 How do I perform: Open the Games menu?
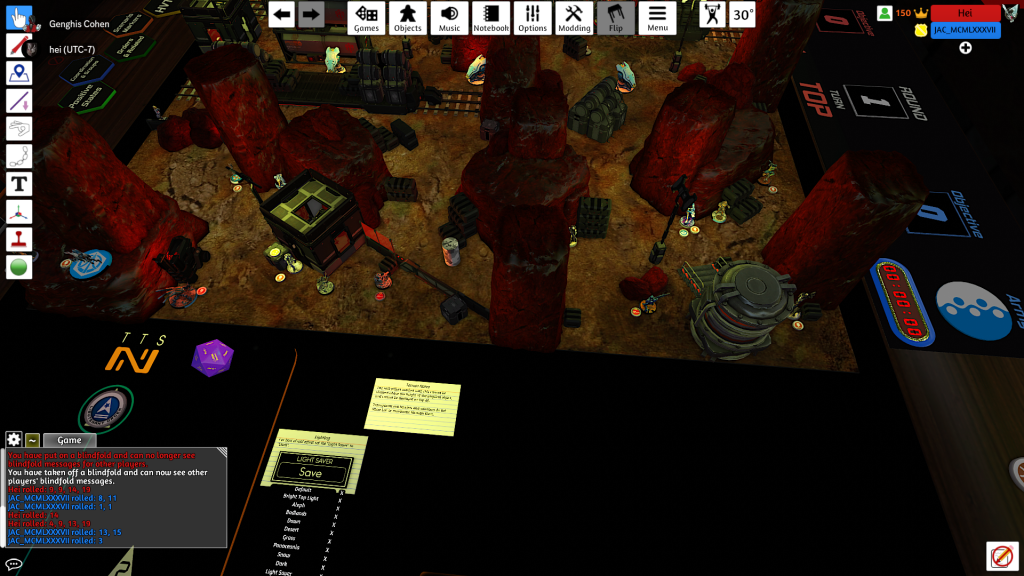tap(367, 17)
